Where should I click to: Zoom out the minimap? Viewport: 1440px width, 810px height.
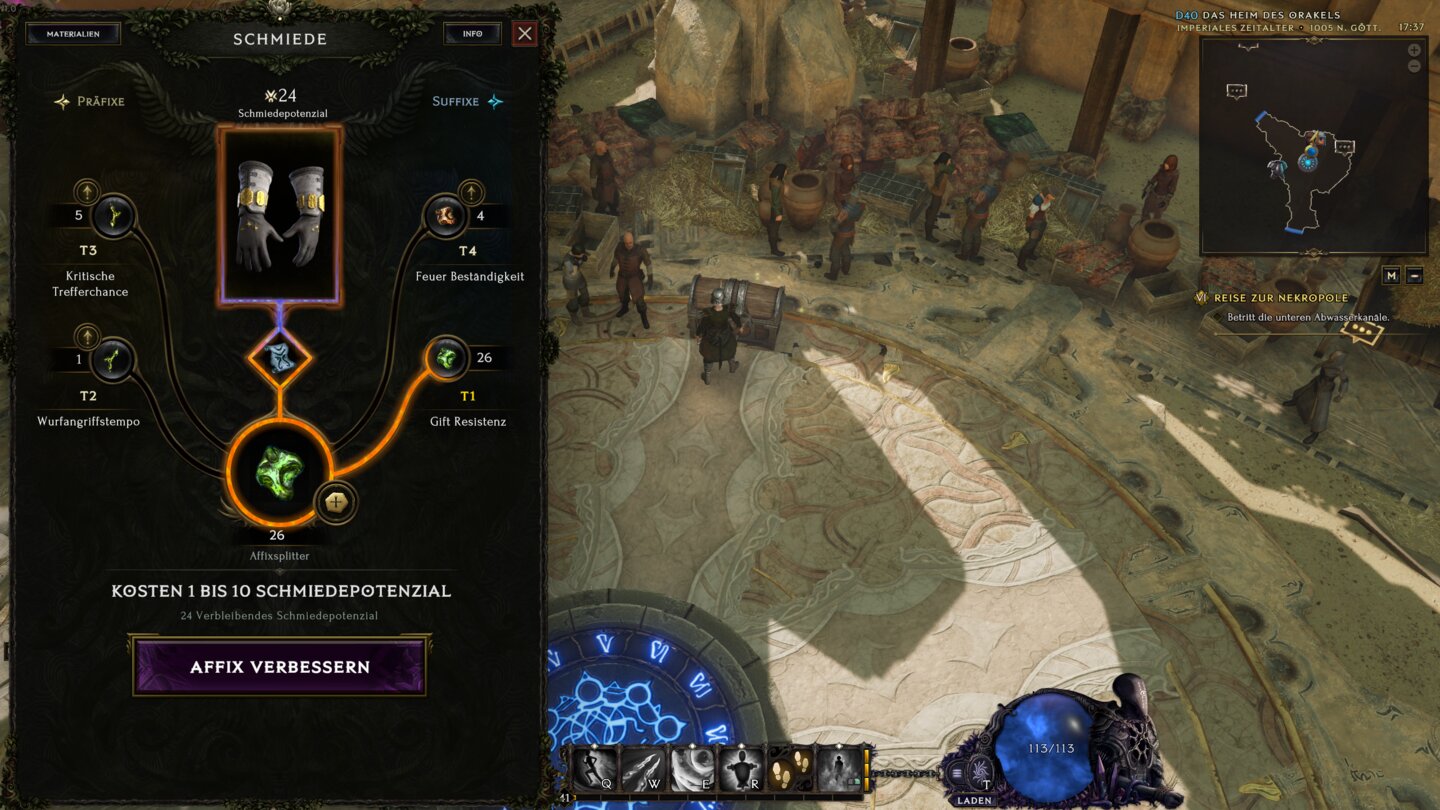pyautogui.click(x=1414, y=66)
